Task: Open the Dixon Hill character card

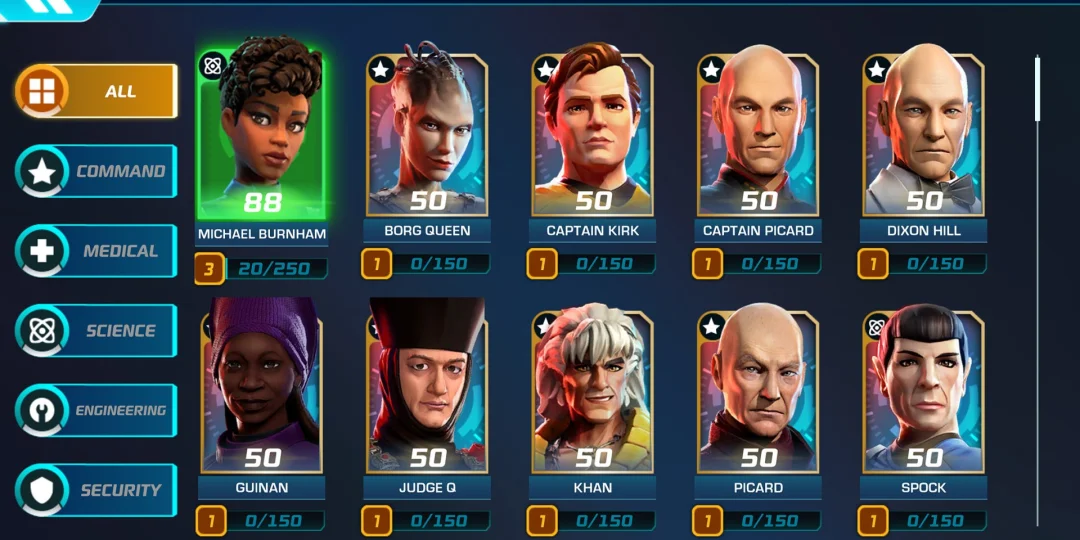Action: tap(924, 135)
